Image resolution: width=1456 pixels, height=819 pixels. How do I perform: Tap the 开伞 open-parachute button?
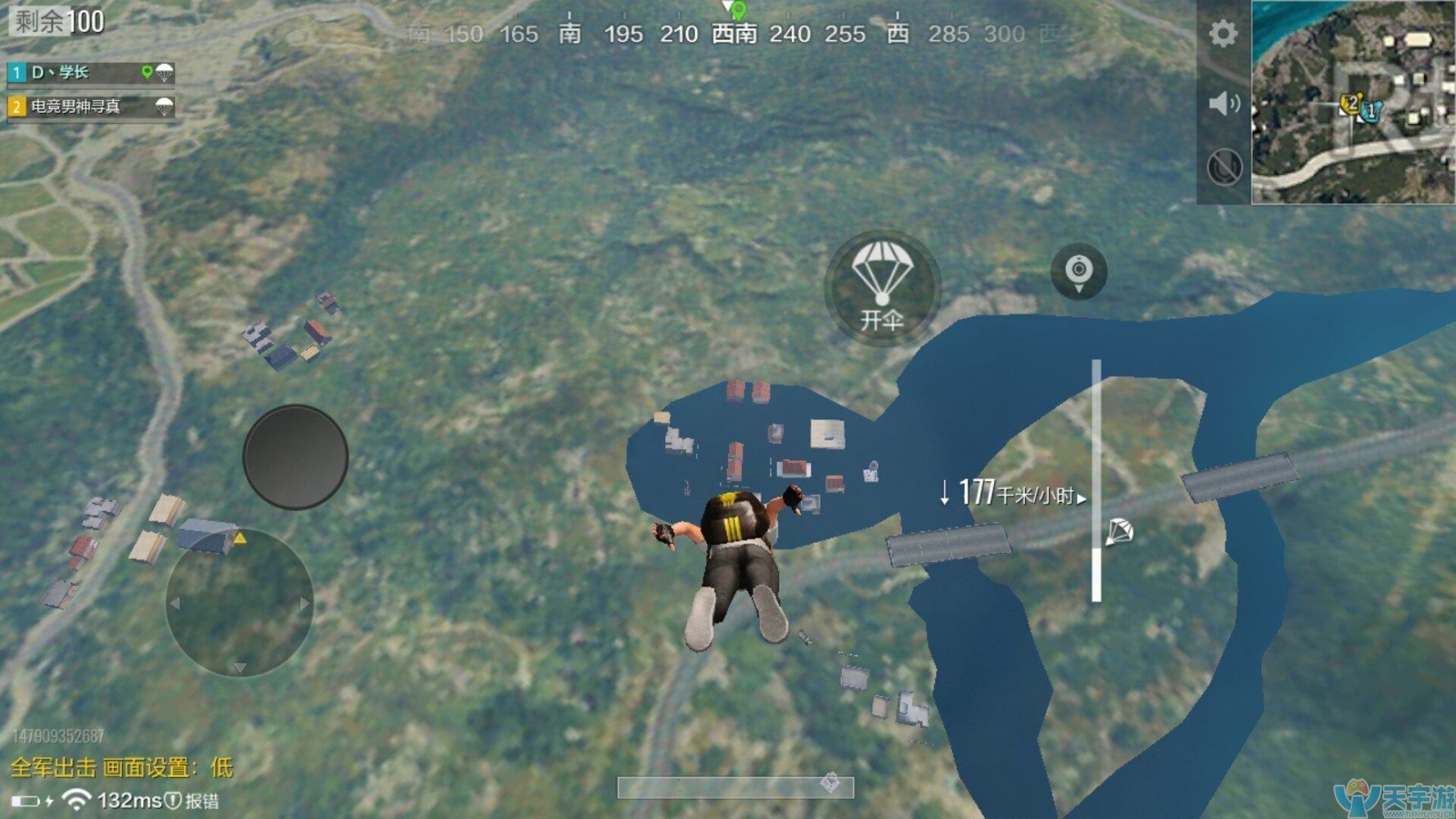tap(882, 287)
